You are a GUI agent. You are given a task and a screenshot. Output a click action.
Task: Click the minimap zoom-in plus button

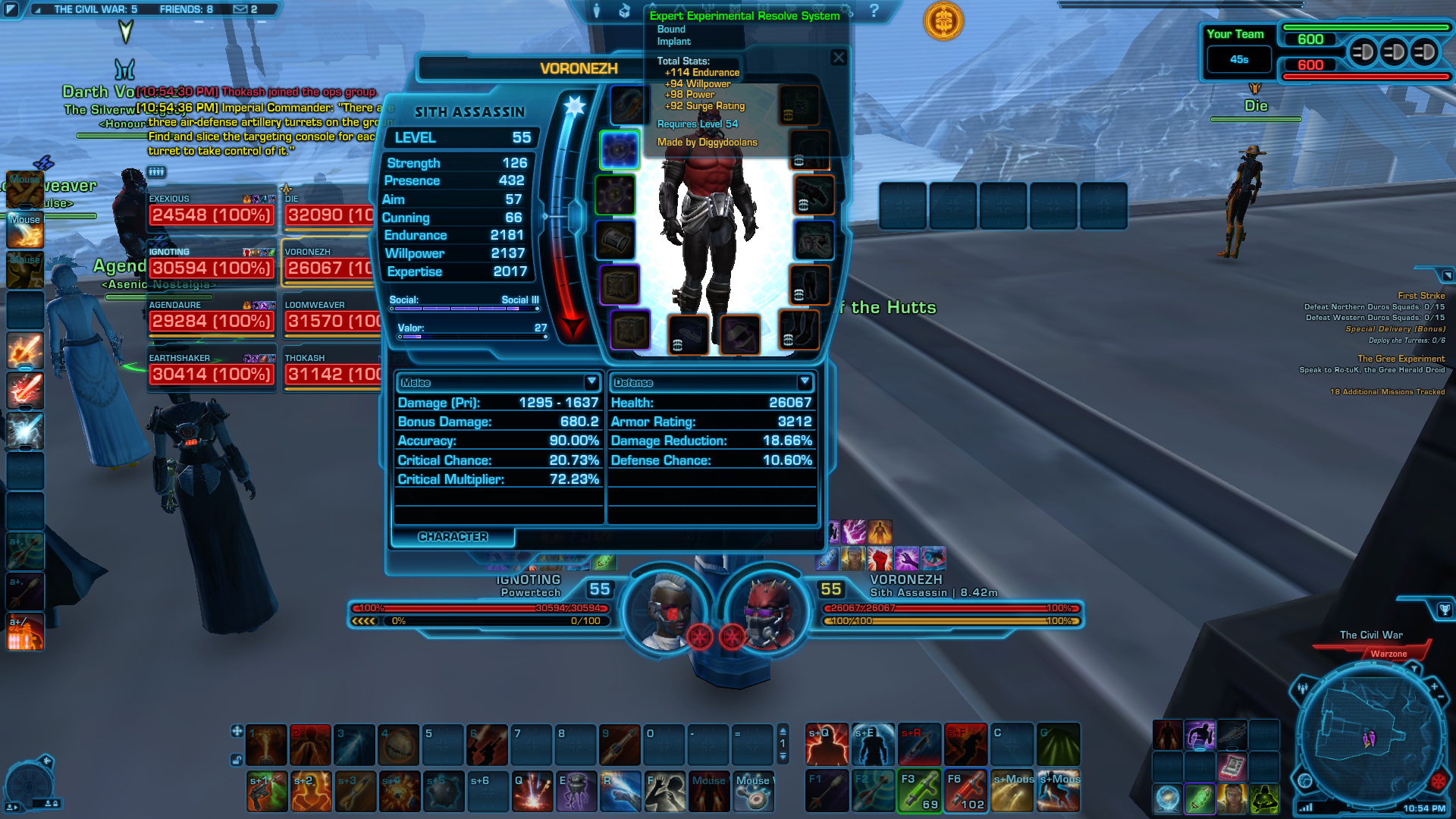pos(1434,686)
